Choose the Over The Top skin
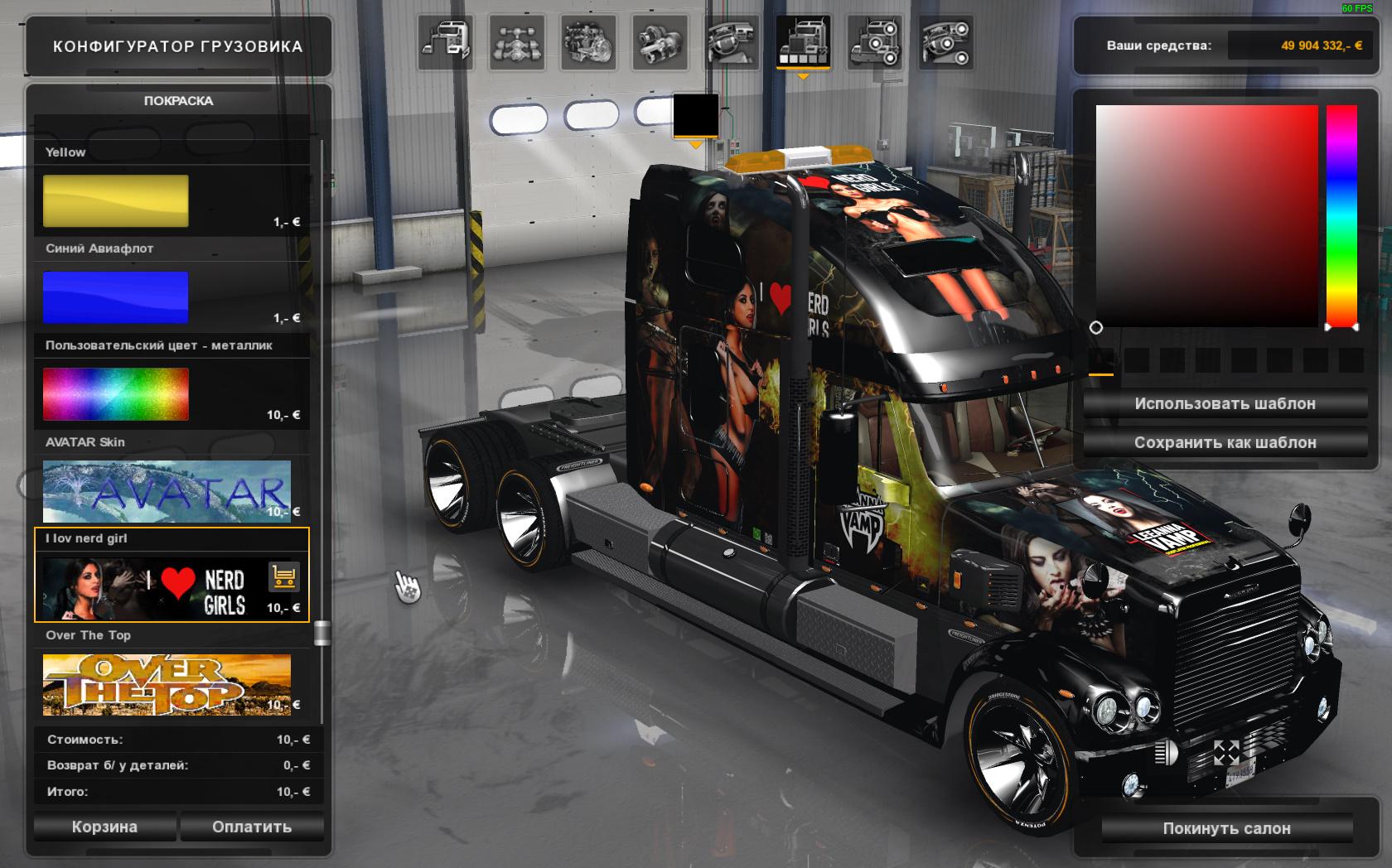1392x868 pixels. 167,684
